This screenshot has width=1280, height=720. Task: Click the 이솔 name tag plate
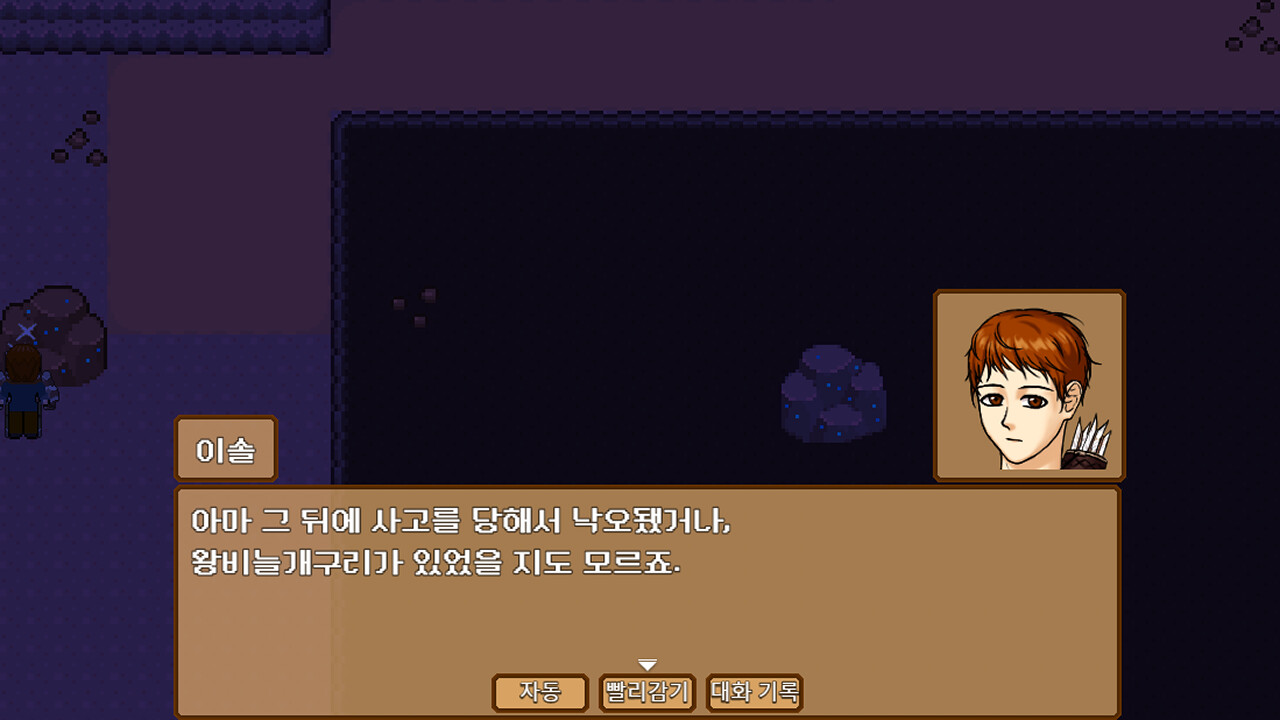click(x=225, y=449)
